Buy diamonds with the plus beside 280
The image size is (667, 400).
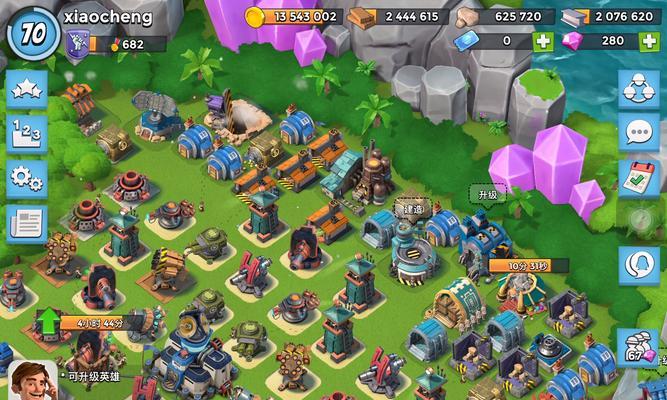click(x=645, y=41)
